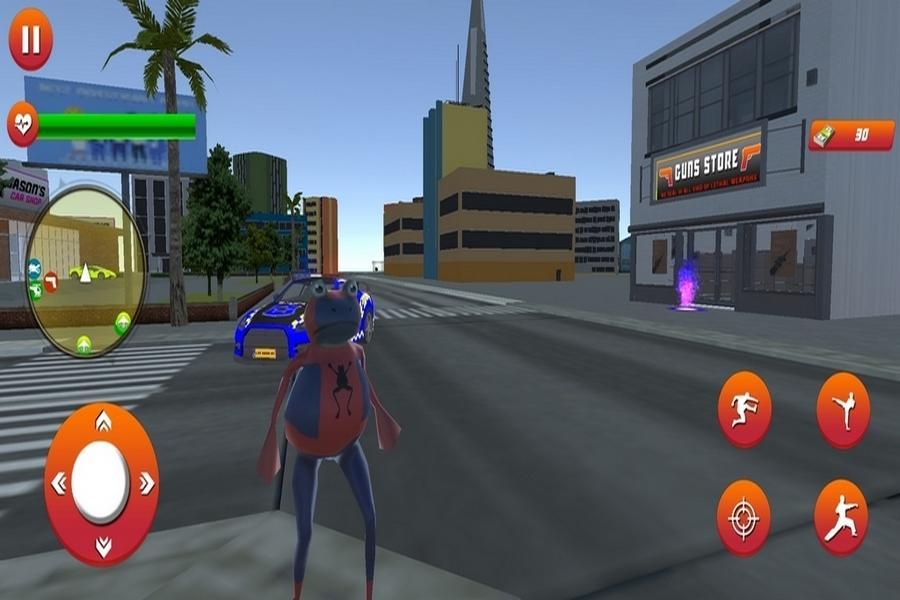Tap the joystick's down arrow
The image size is (900, 600).
coord(102,546)
